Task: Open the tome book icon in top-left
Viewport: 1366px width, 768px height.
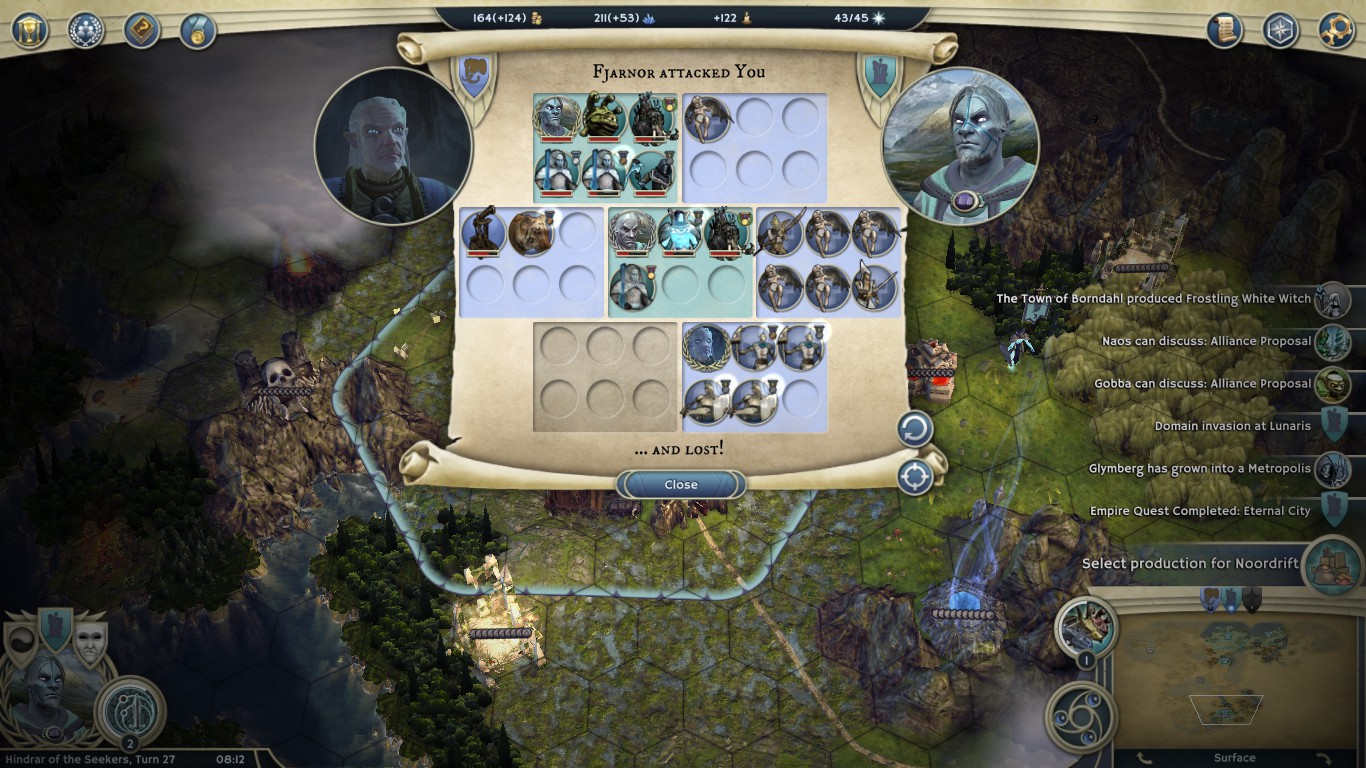Action: (x=142, y=30)
